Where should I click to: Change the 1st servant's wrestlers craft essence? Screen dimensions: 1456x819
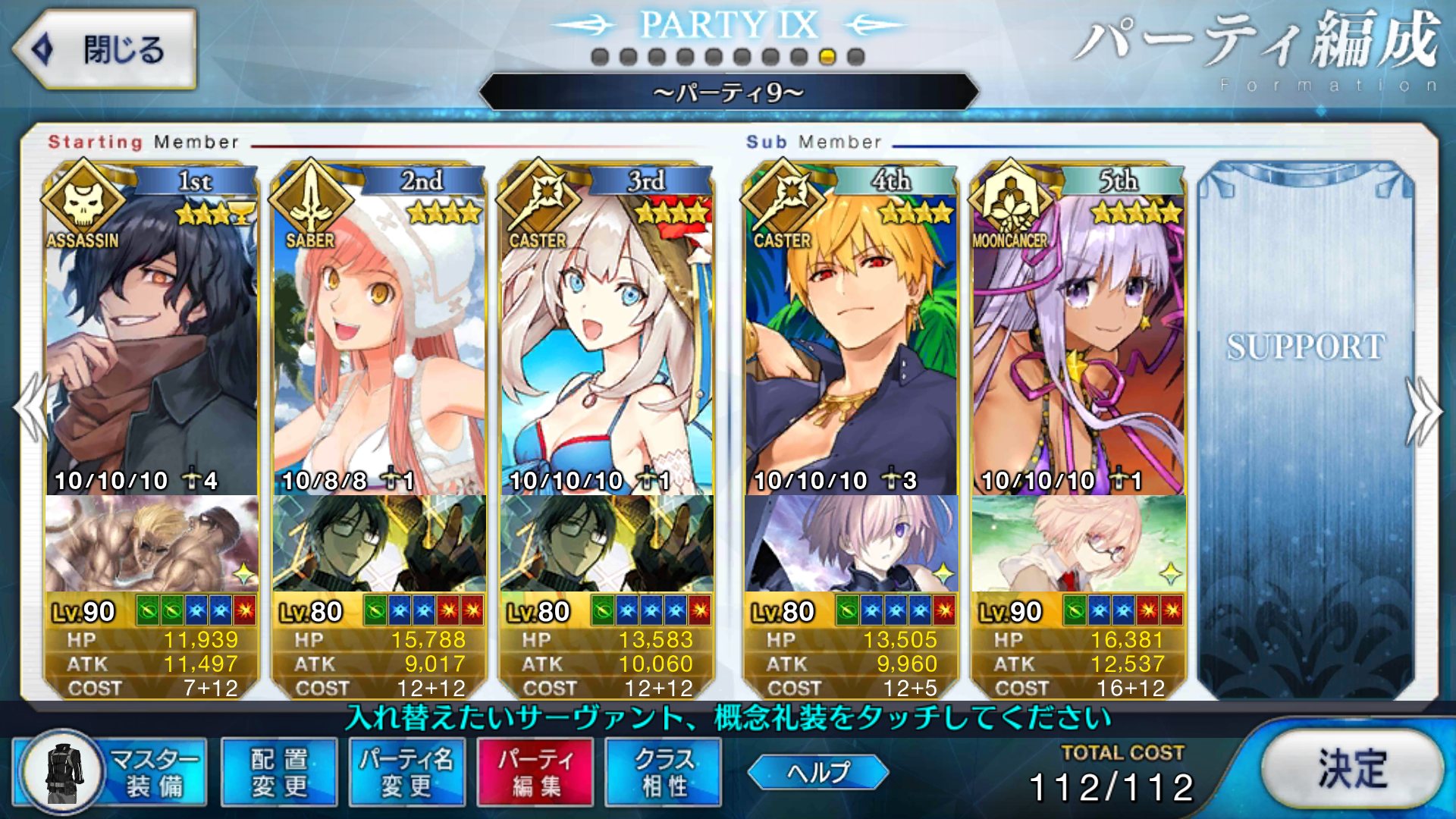(x=152, y=543)
